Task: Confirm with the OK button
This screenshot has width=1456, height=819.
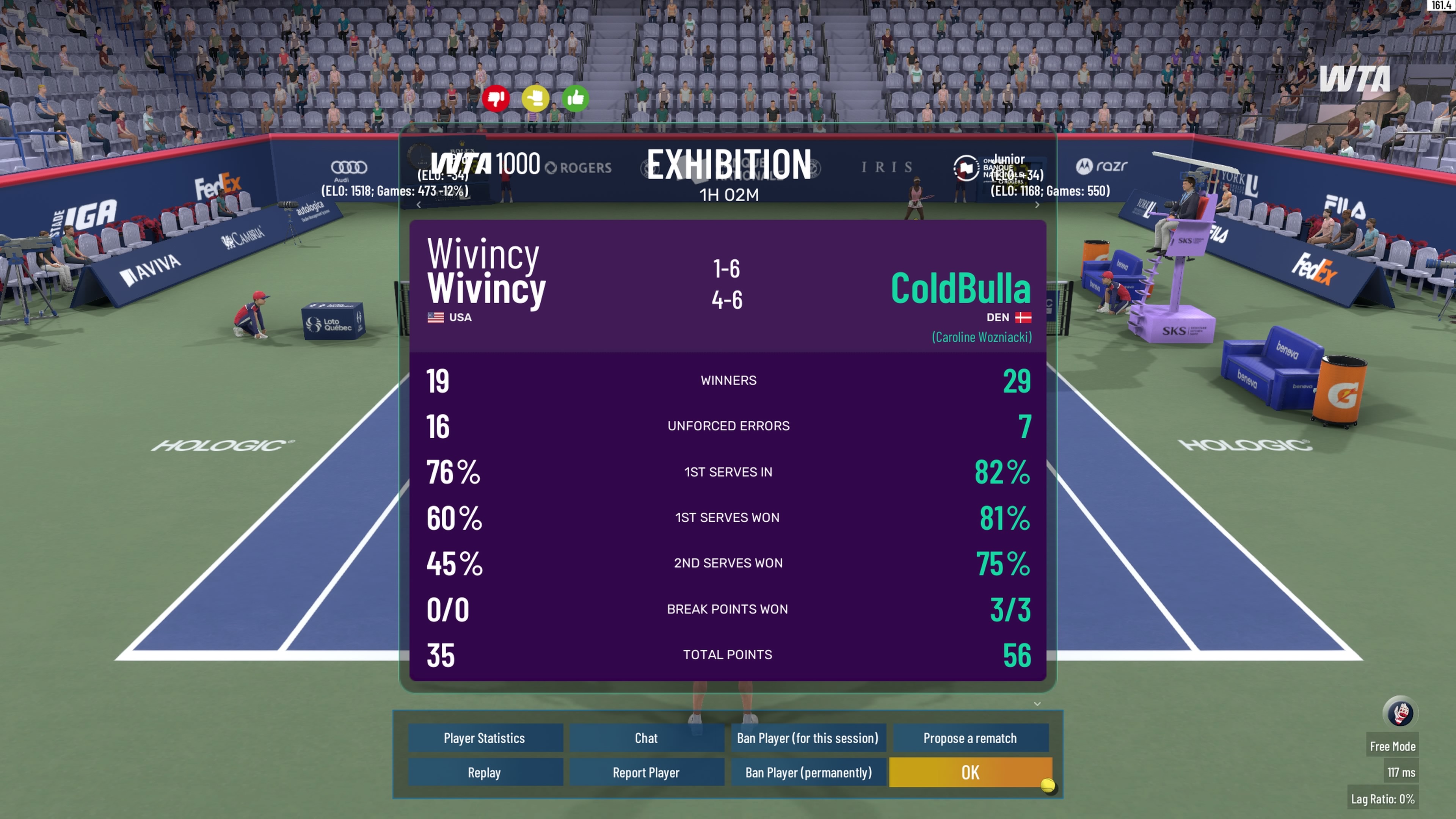Action: pos(970,773)
